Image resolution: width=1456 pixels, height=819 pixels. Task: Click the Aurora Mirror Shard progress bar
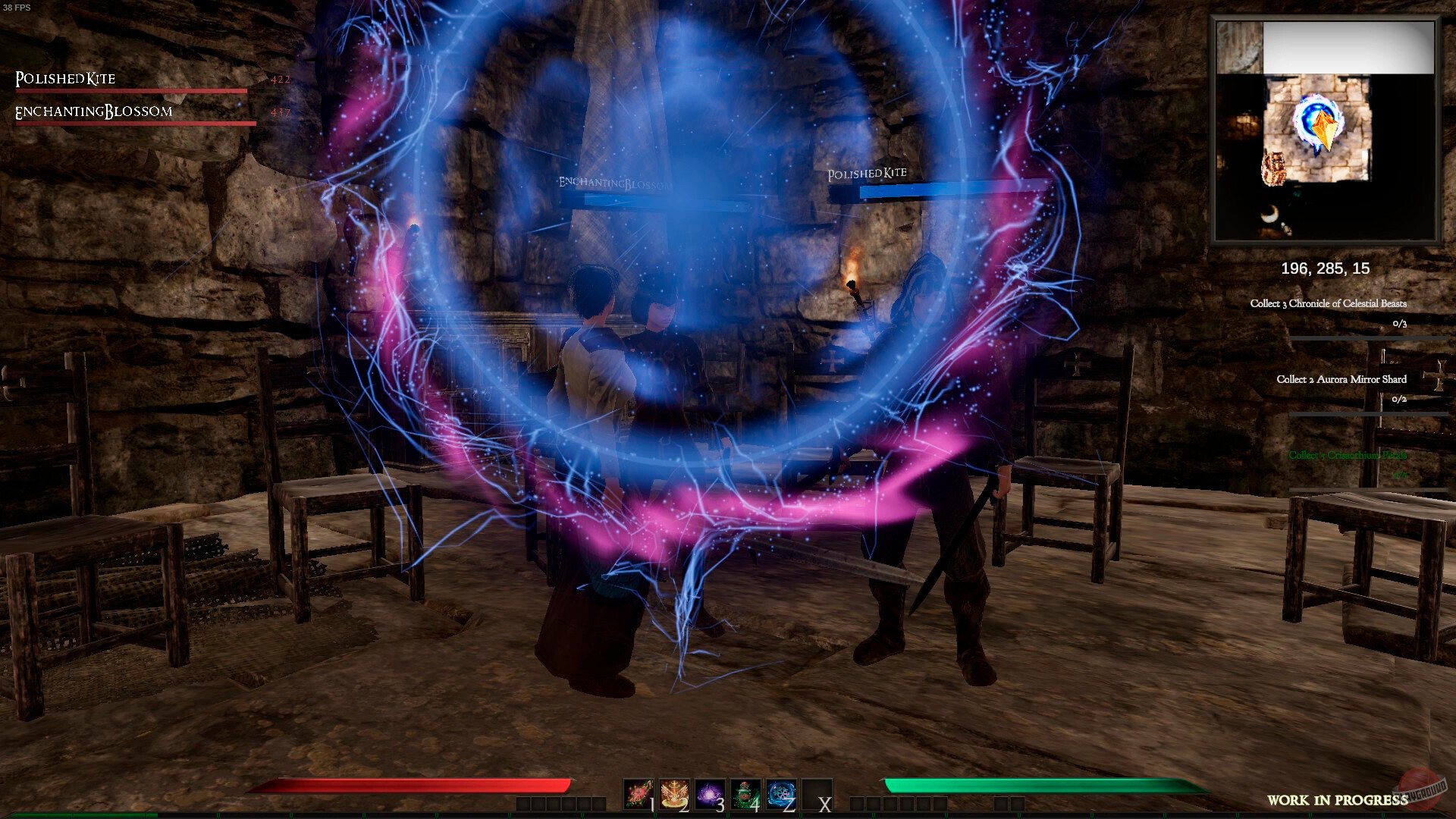pos(1373,414)
